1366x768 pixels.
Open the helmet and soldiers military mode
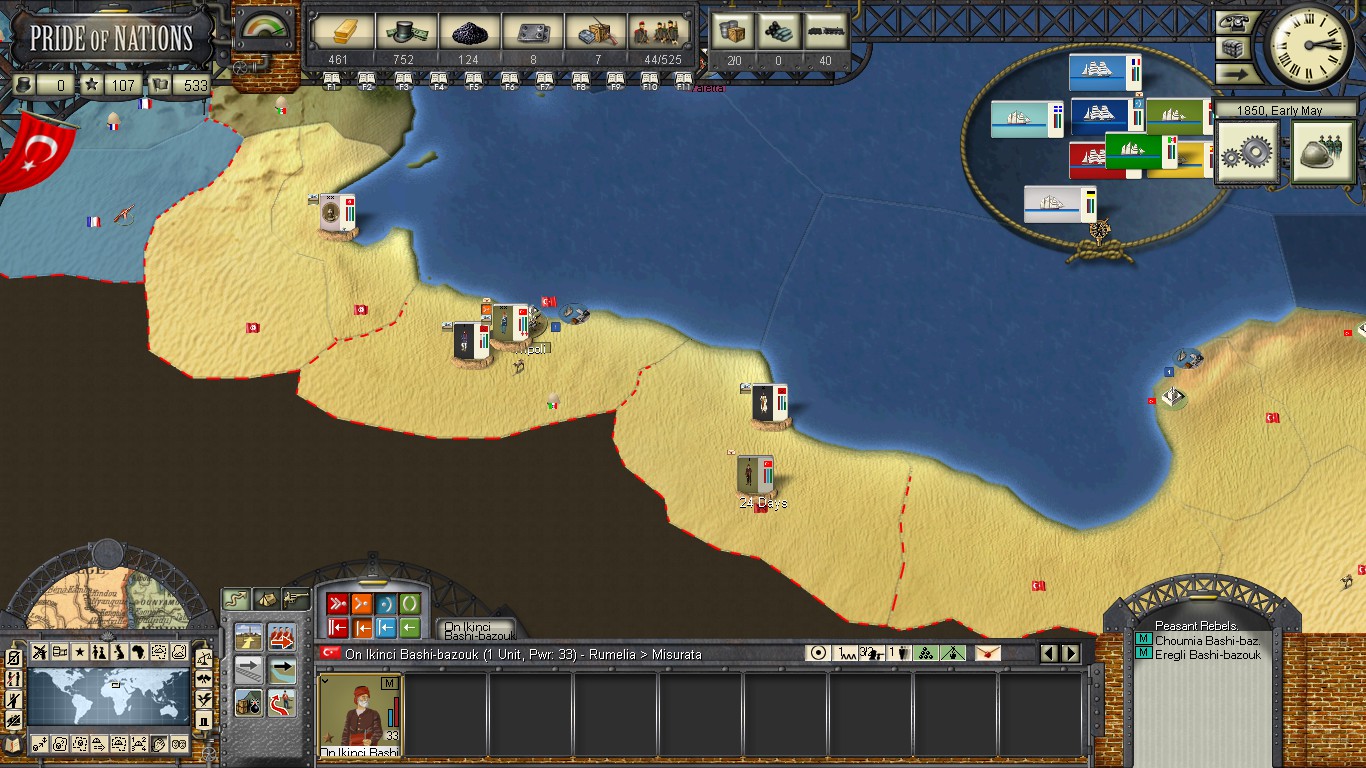point(1322,153)
